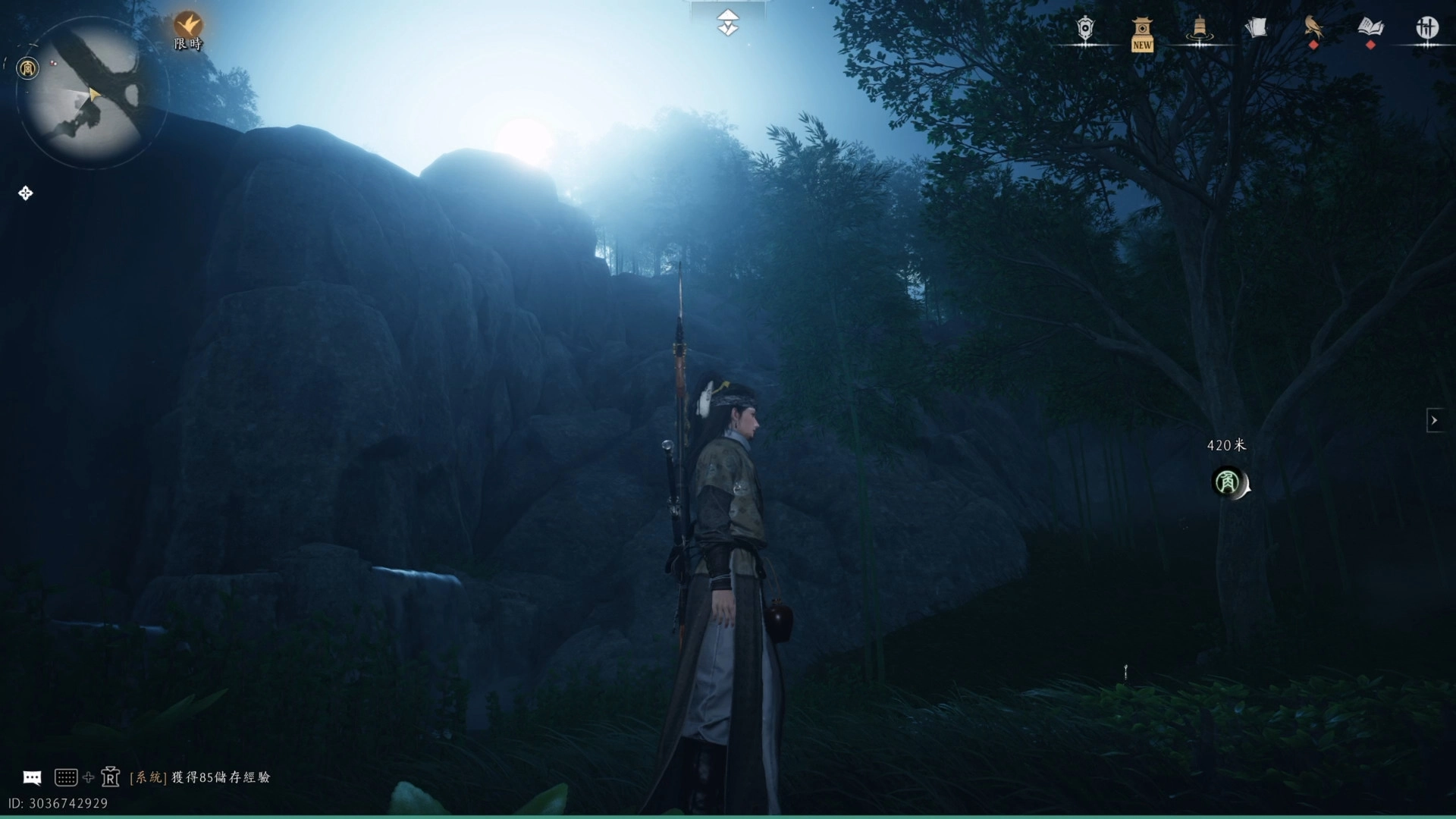This screenshot has width=1456, height=819.
Task: Click the 系統 system chat message
Action: 200,777
